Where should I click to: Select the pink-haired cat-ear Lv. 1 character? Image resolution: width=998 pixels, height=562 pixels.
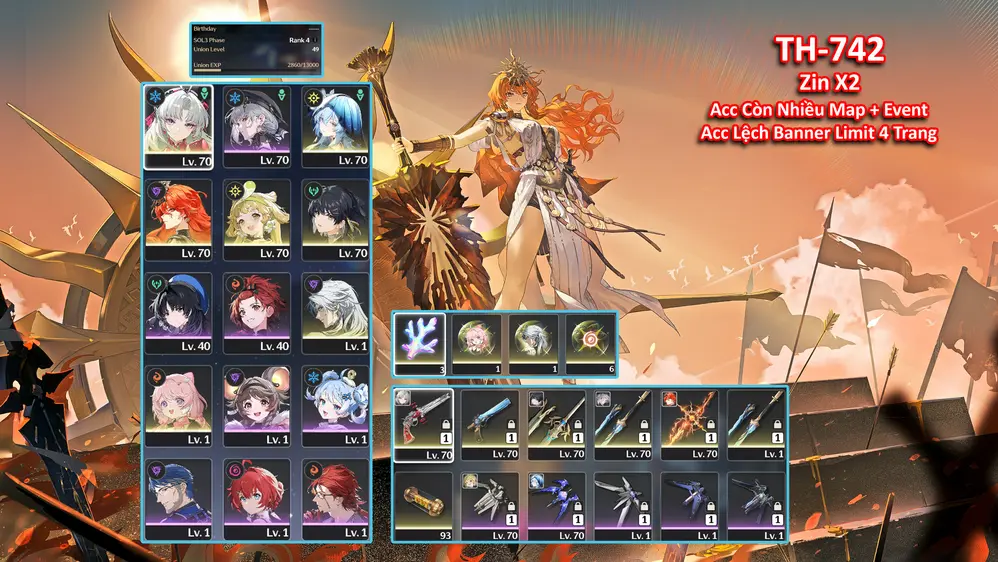point(179,405)
